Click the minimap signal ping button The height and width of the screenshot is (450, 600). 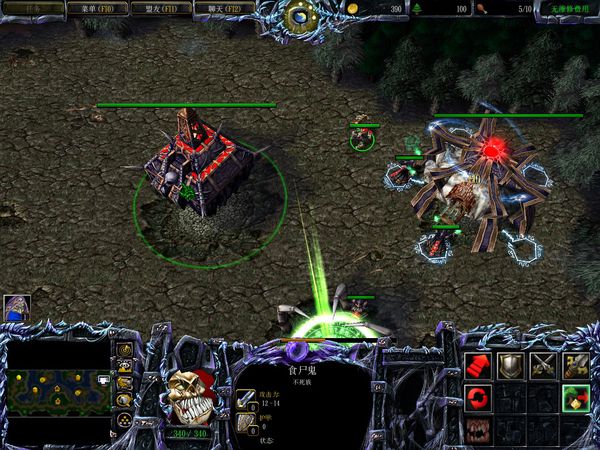click(125, 350)
